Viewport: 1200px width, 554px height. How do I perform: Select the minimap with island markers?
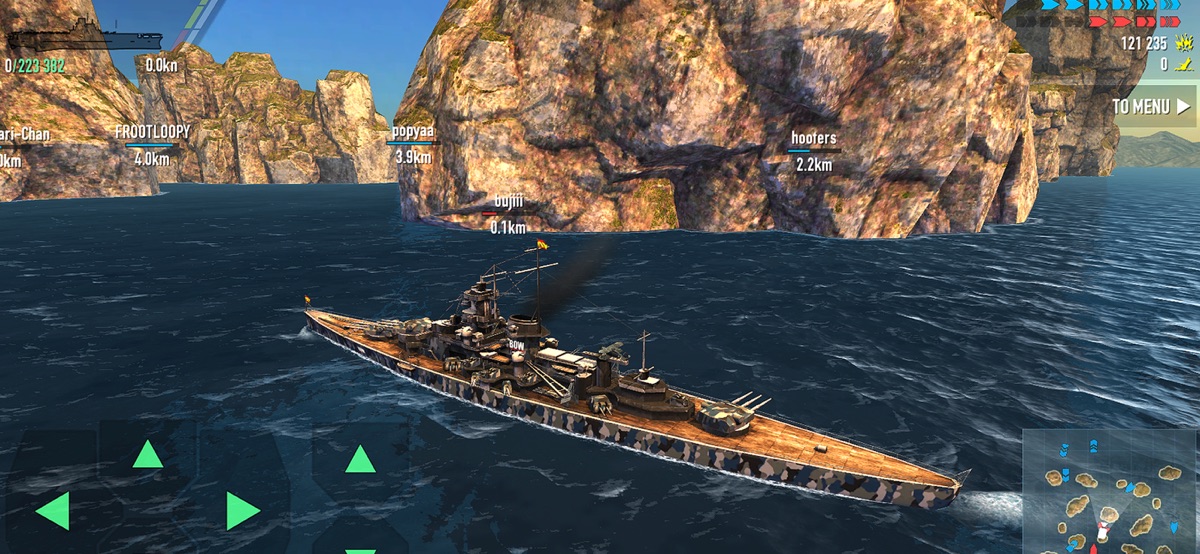click(x=1110, y=492)
